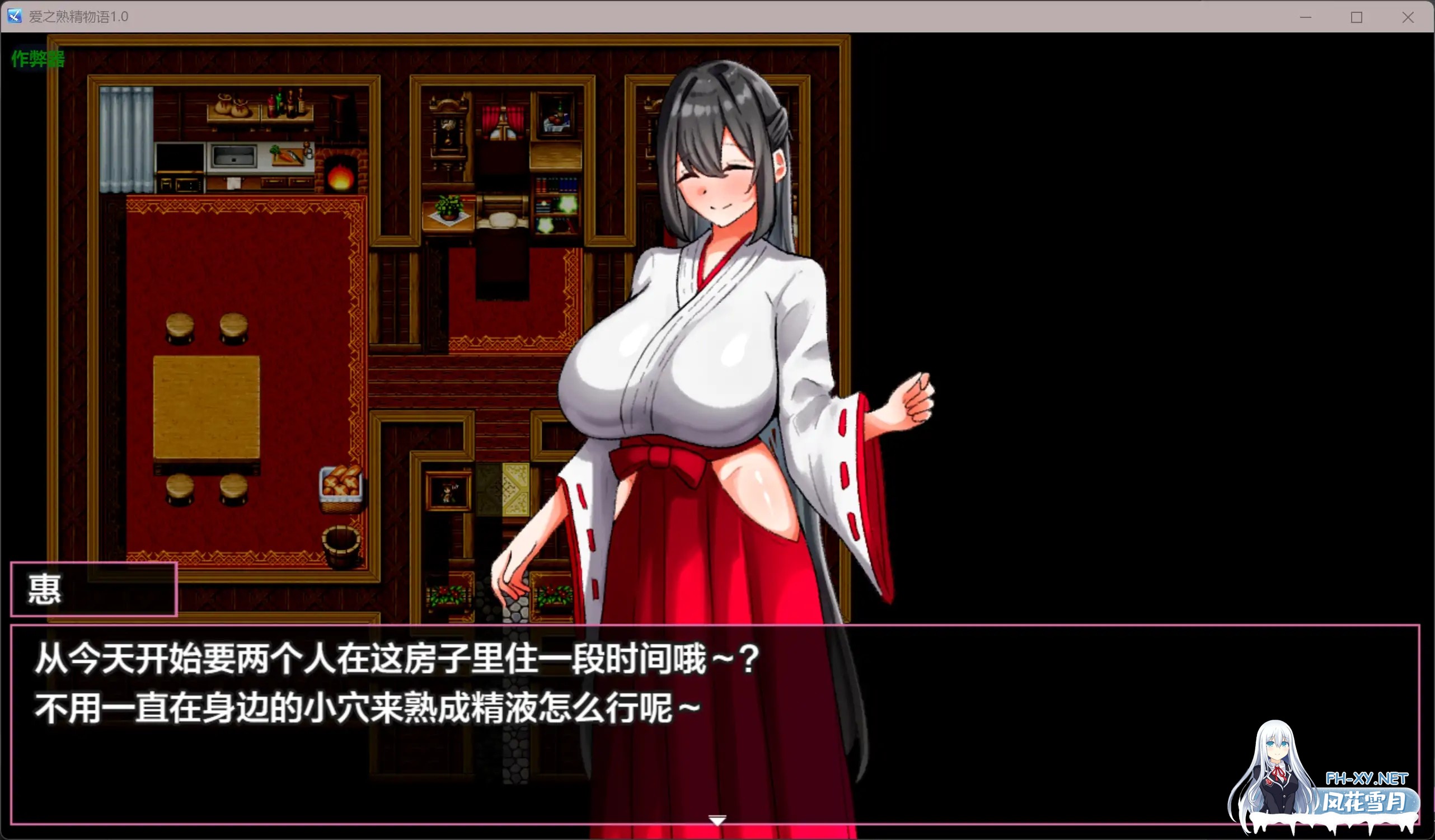
Task: Open the green 作弊器 cheat tool
Action: pyautogui.click(x=37, y=59)
